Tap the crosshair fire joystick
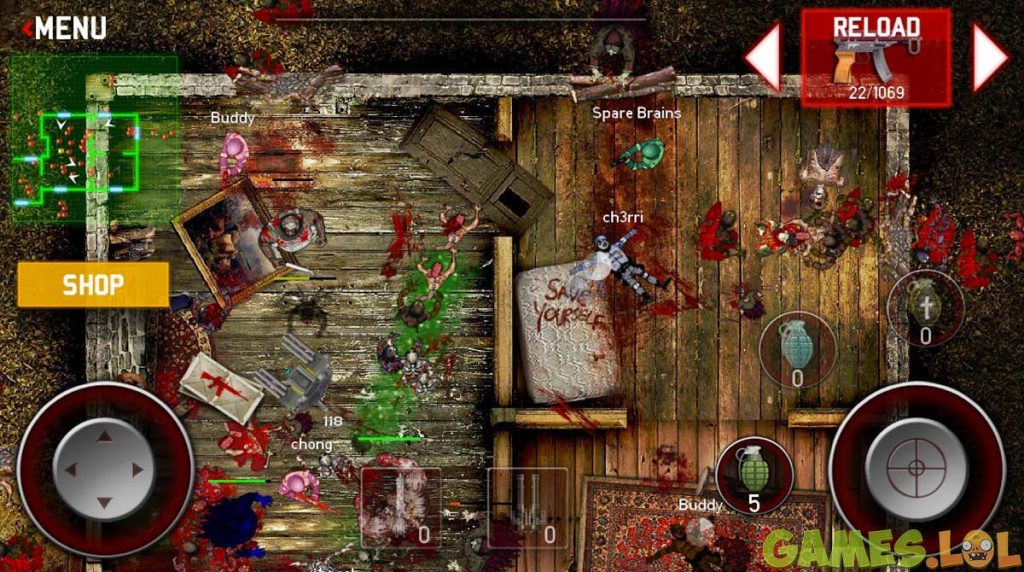1024x572 pixels. [x=915, y=468]
